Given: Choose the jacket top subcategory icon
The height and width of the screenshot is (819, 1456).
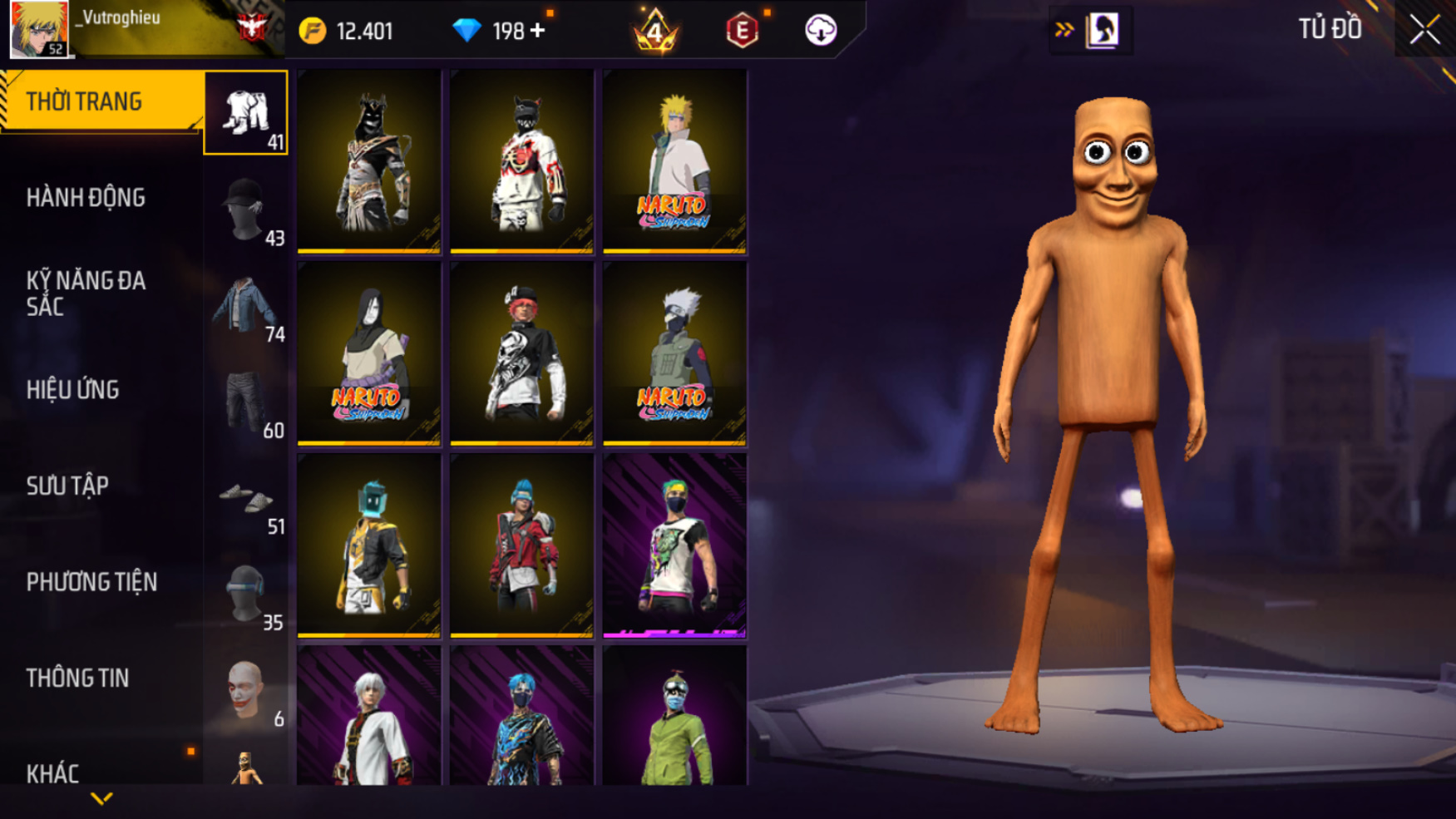Looking at the screenshot, I should [246, 306].
